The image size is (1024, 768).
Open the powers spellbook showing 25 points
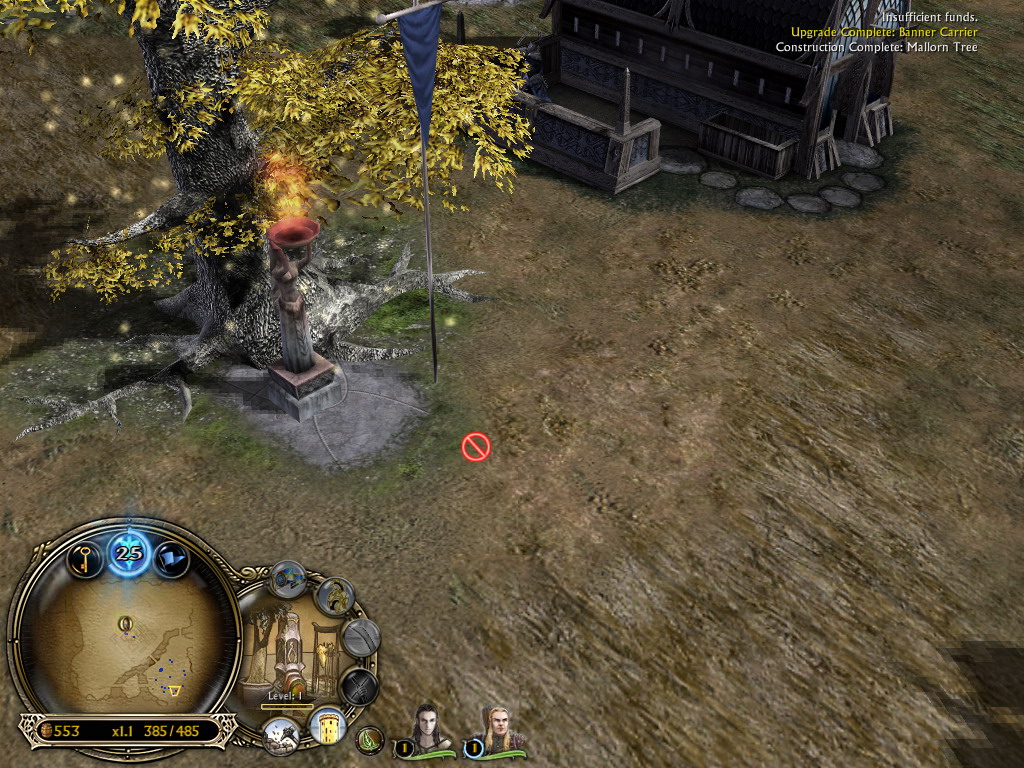click(x=129, y=552)
